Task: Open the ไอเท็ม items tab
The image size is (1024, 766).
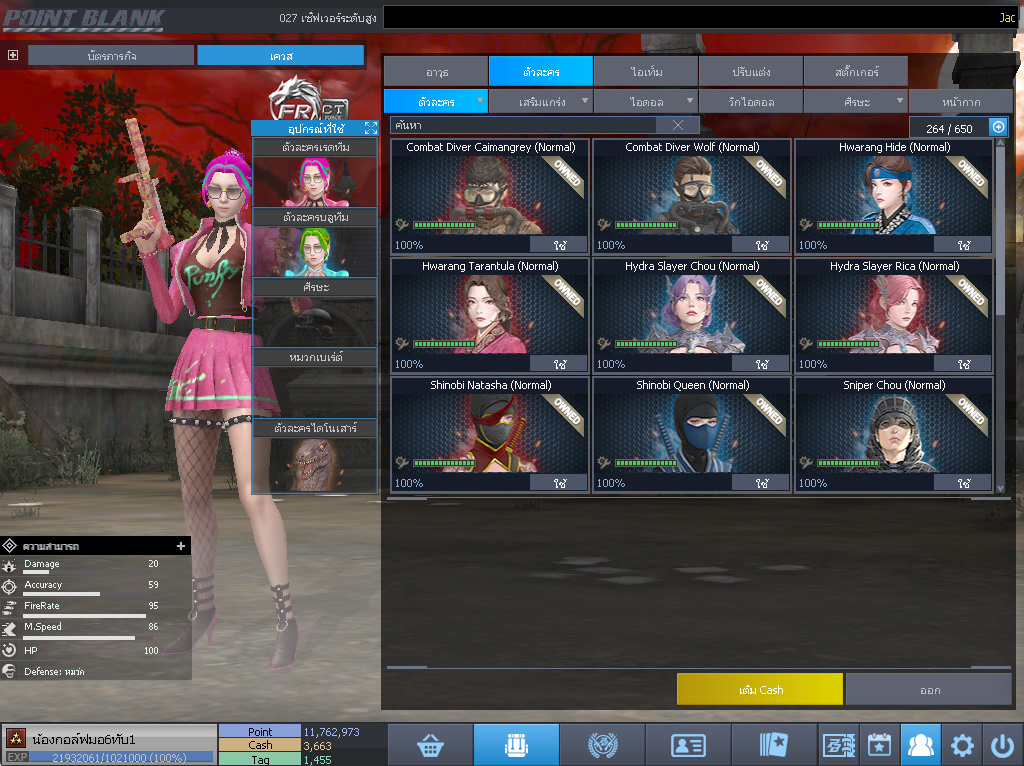Action: pyautogui.click(x=645, y=72)
